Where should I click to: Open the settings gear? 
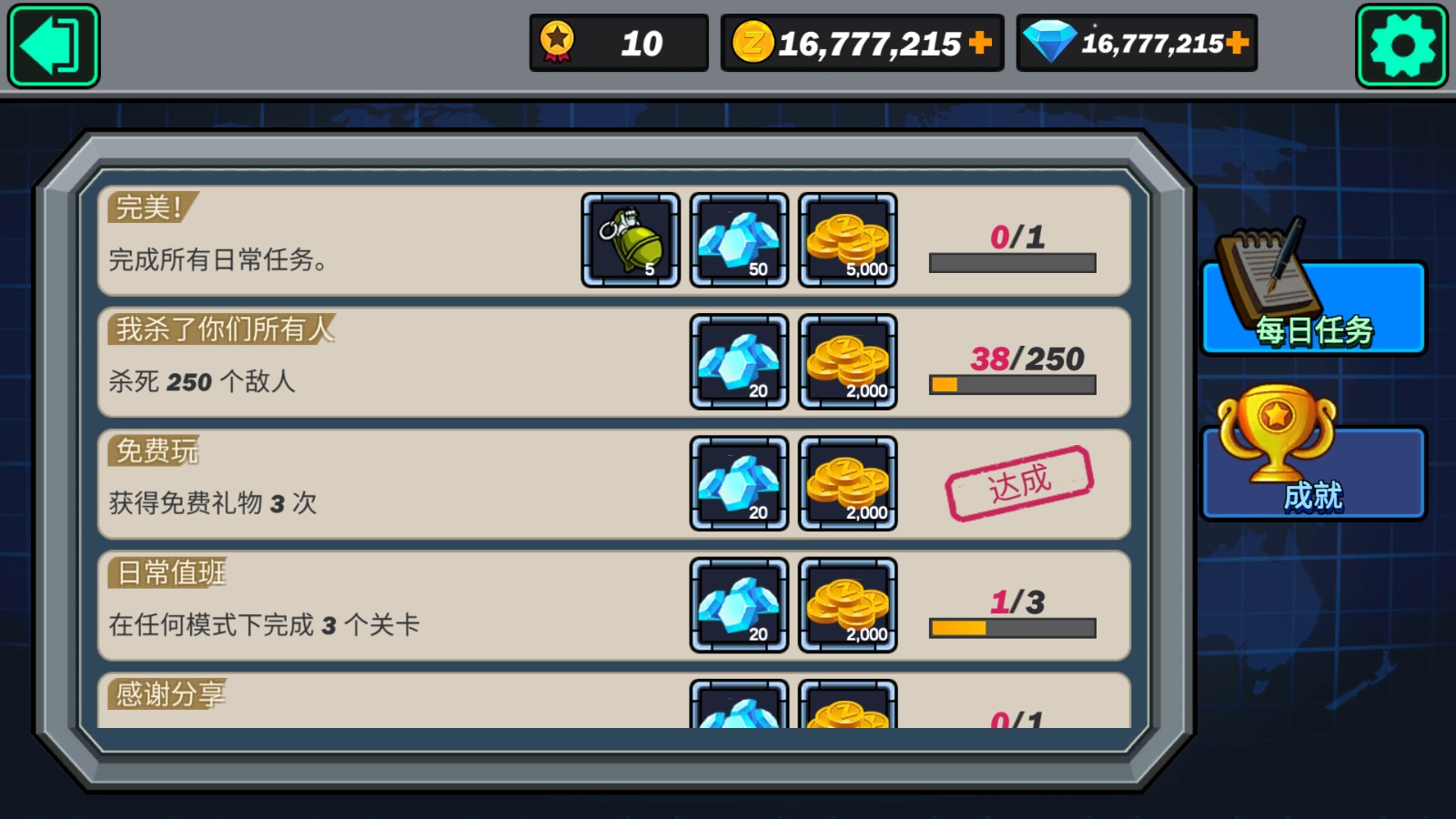pyautogui.click(x=1401, y=44)
